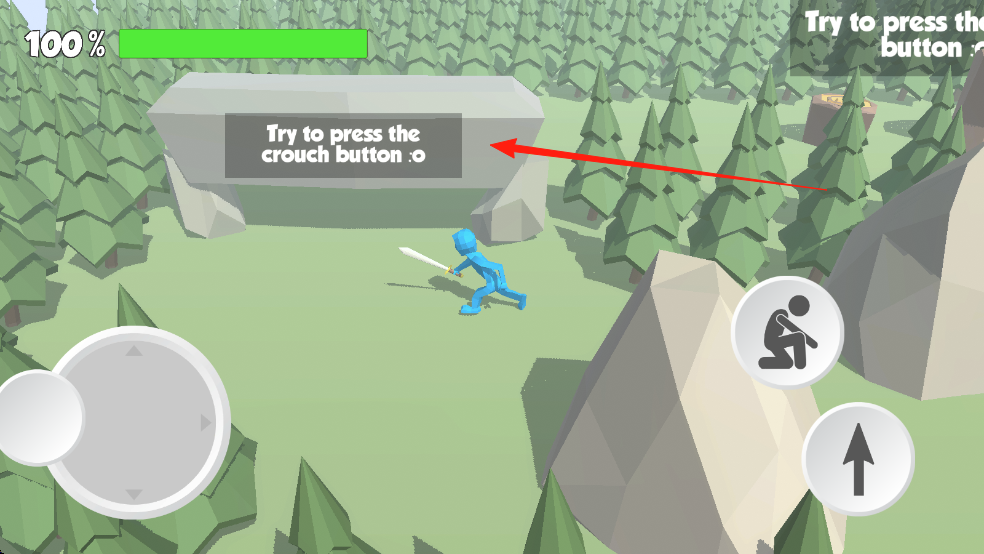Tap the joystick's down direction arrow
Viewport: 984px width, 554px height.
pos(133,495)
